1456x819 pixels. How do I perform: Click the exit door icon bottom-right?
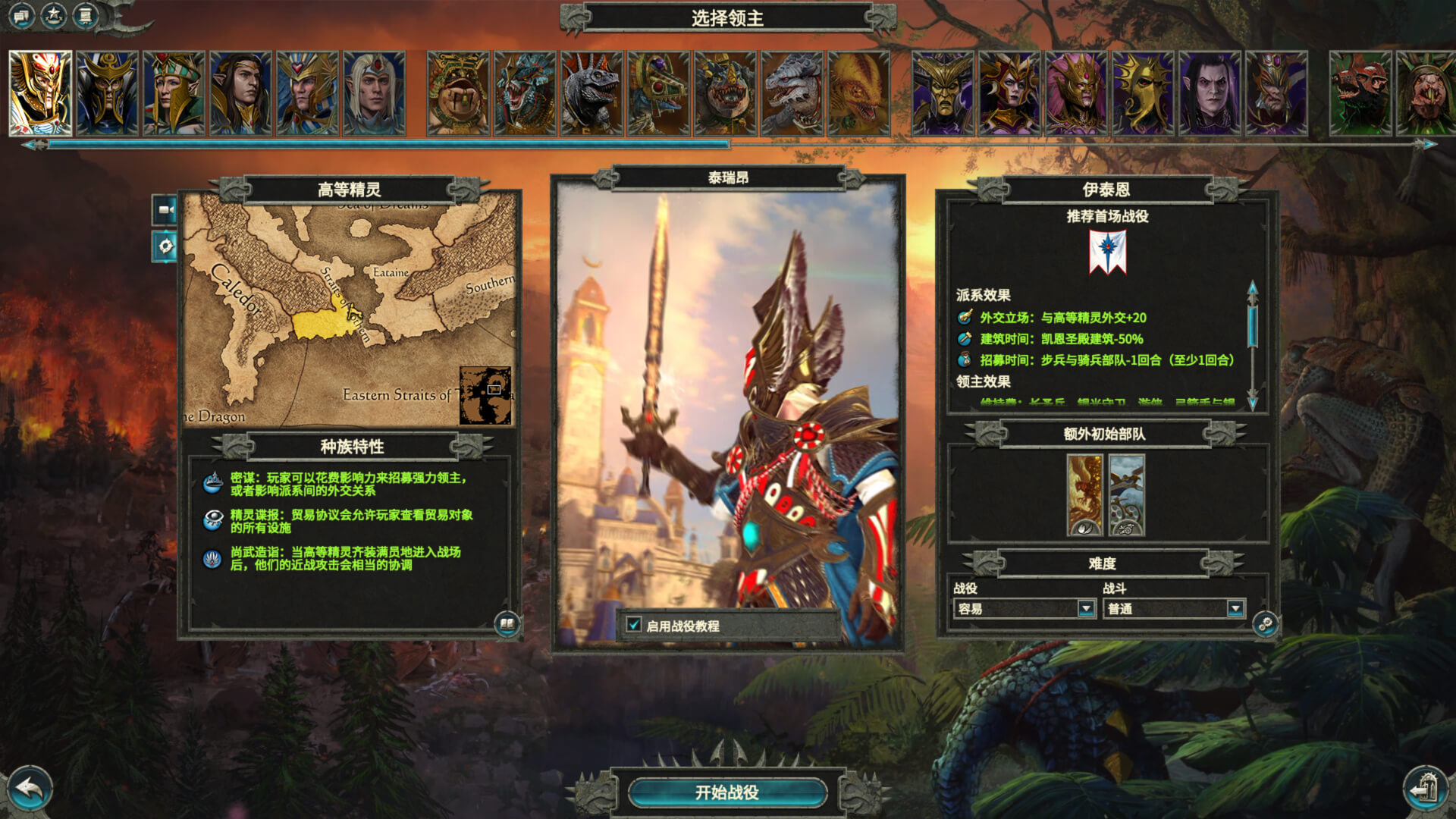1426,789
